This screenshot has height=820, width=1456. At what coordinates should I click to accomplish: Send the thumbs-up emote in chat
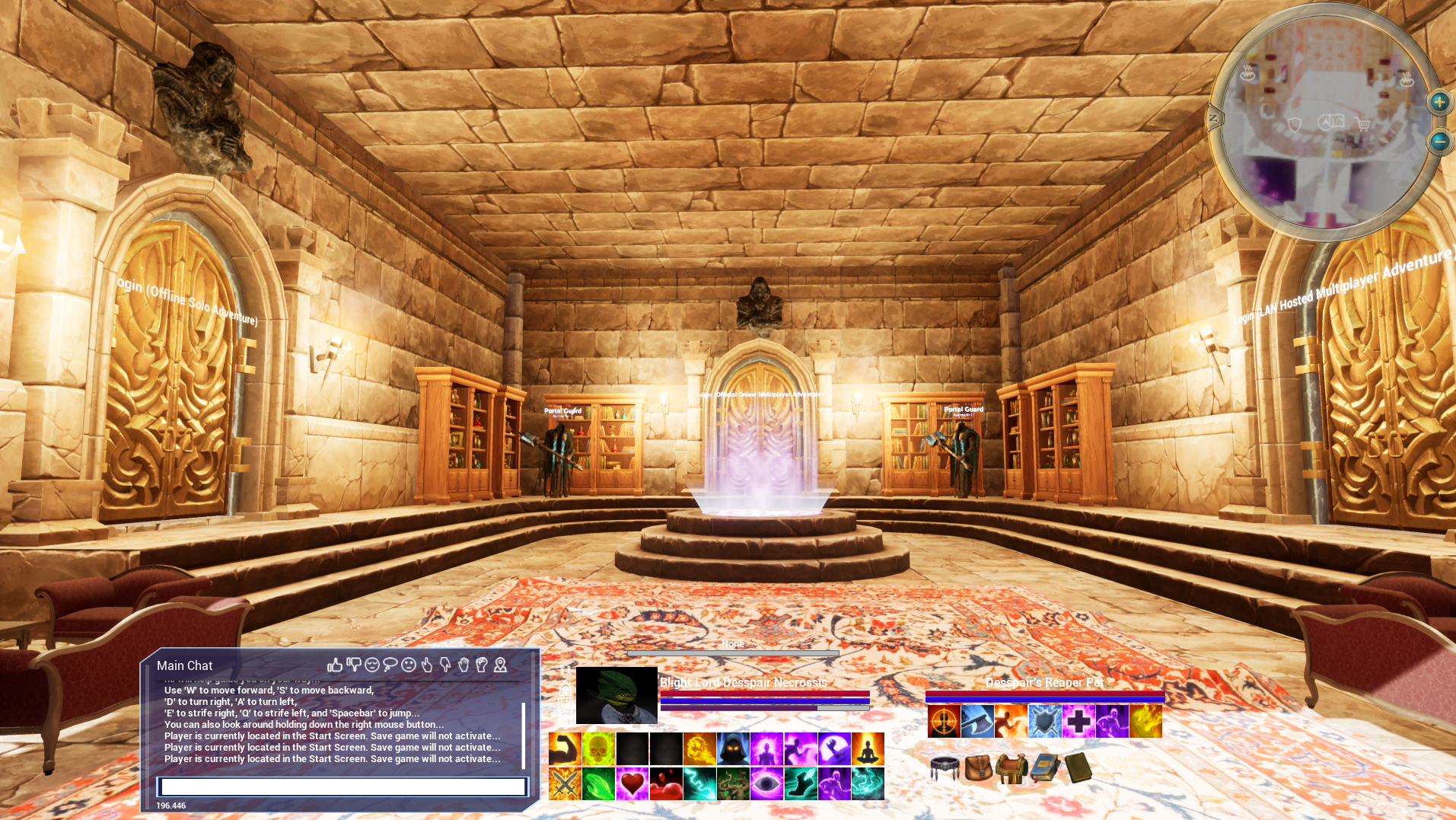(335, 665)
